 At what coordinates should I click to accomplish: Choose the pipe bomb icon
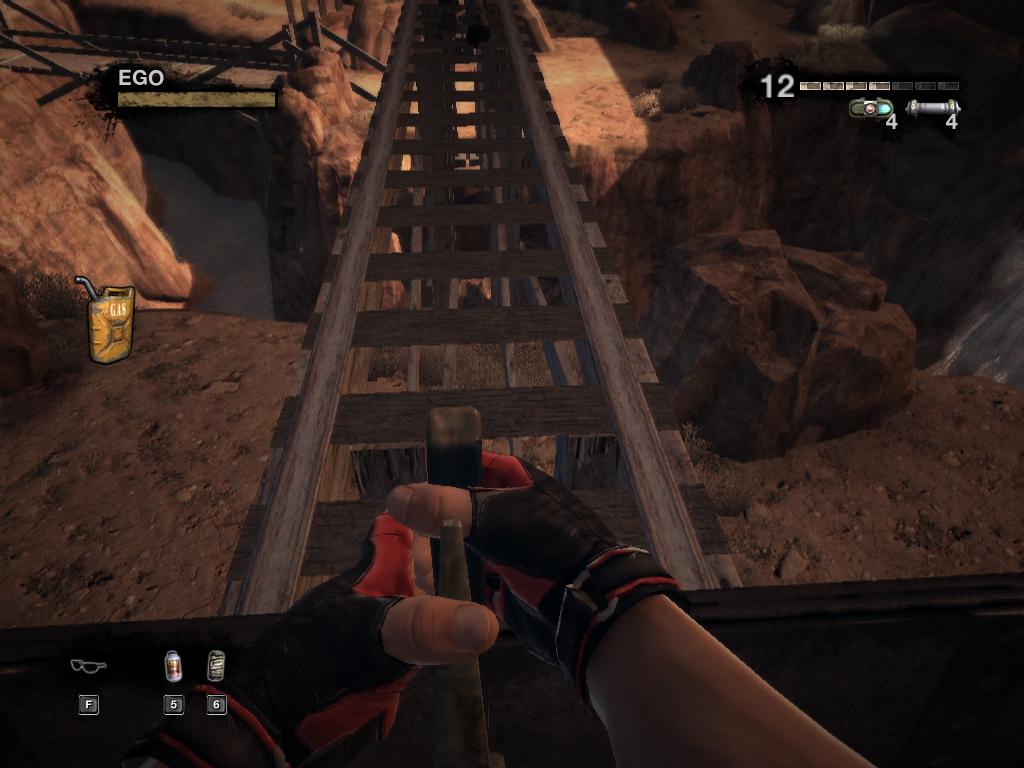[x=932, y=108]
